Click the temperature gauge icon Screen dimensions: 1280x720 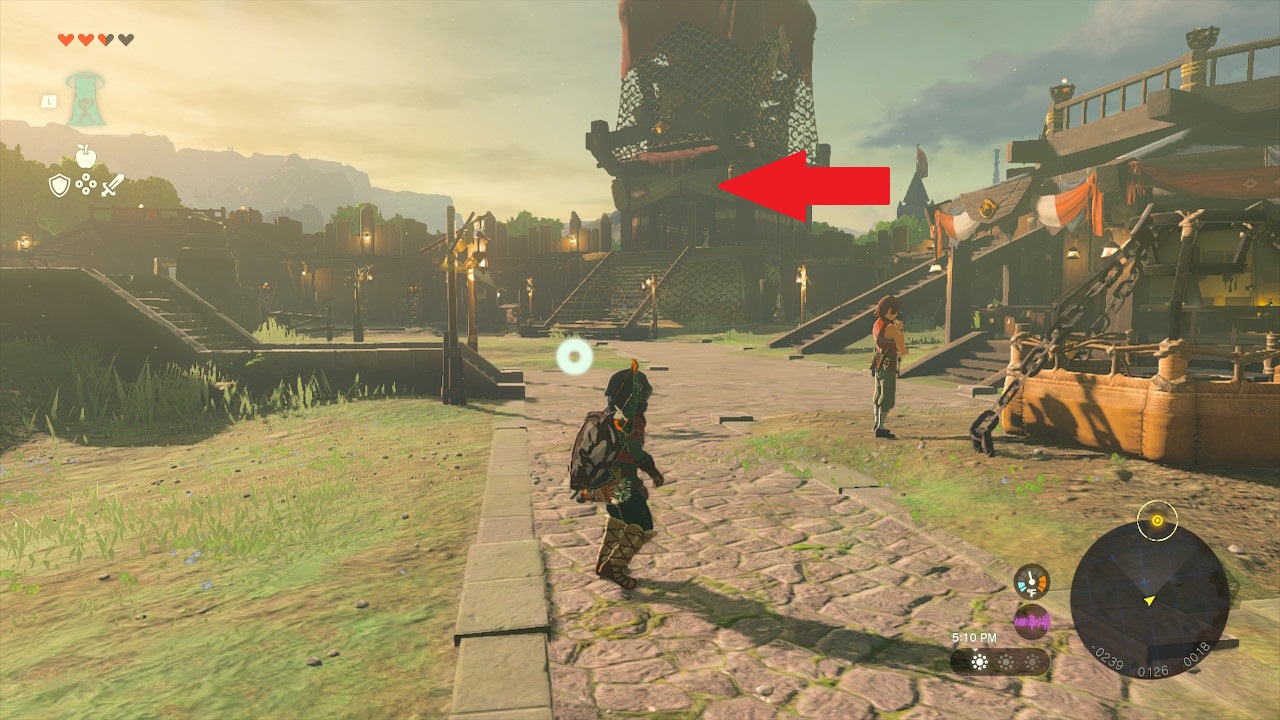point(1031,581)
